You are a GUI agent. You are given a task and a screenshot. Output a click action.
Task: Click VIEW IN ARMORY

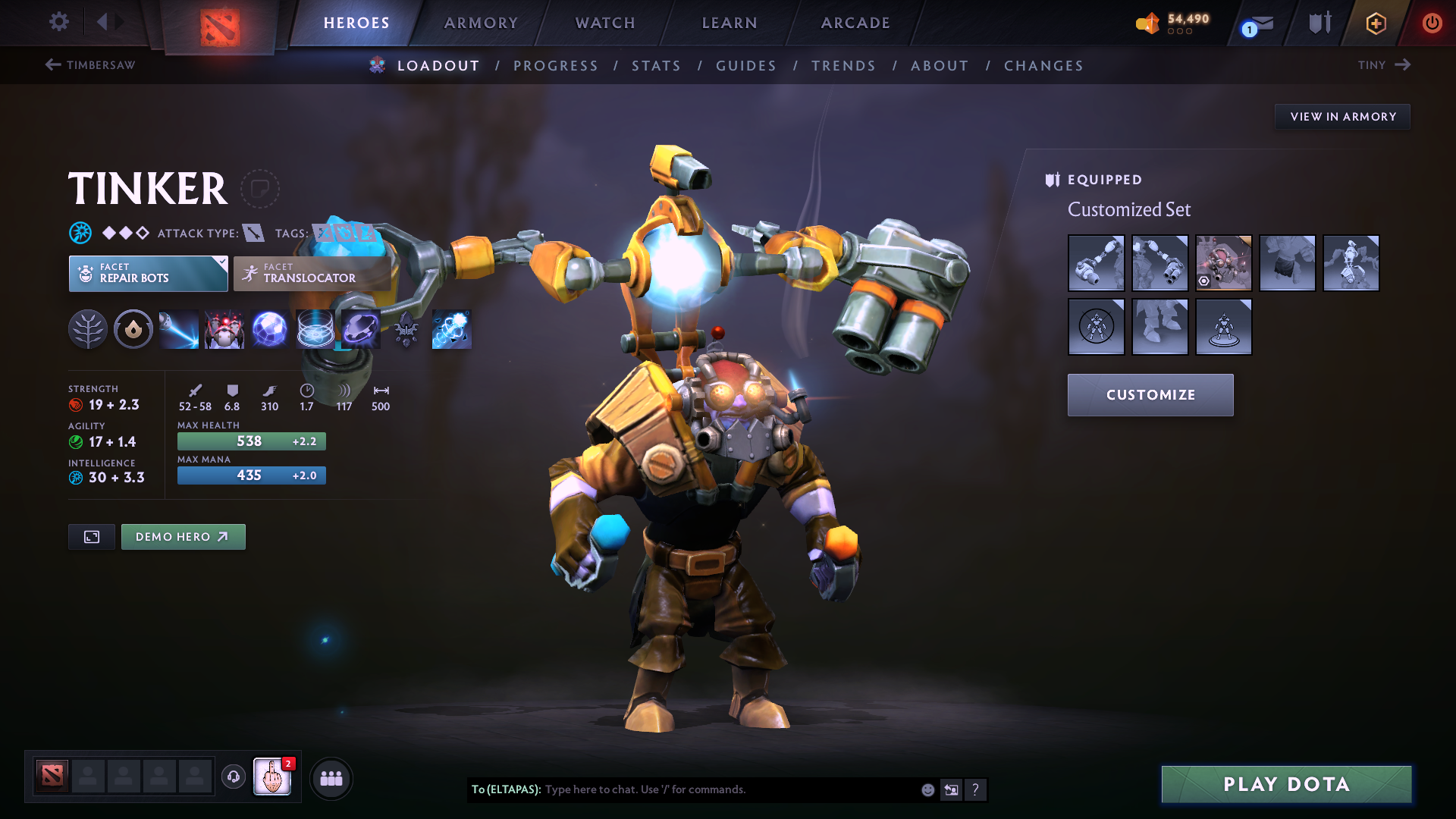tap(1342, 116)
